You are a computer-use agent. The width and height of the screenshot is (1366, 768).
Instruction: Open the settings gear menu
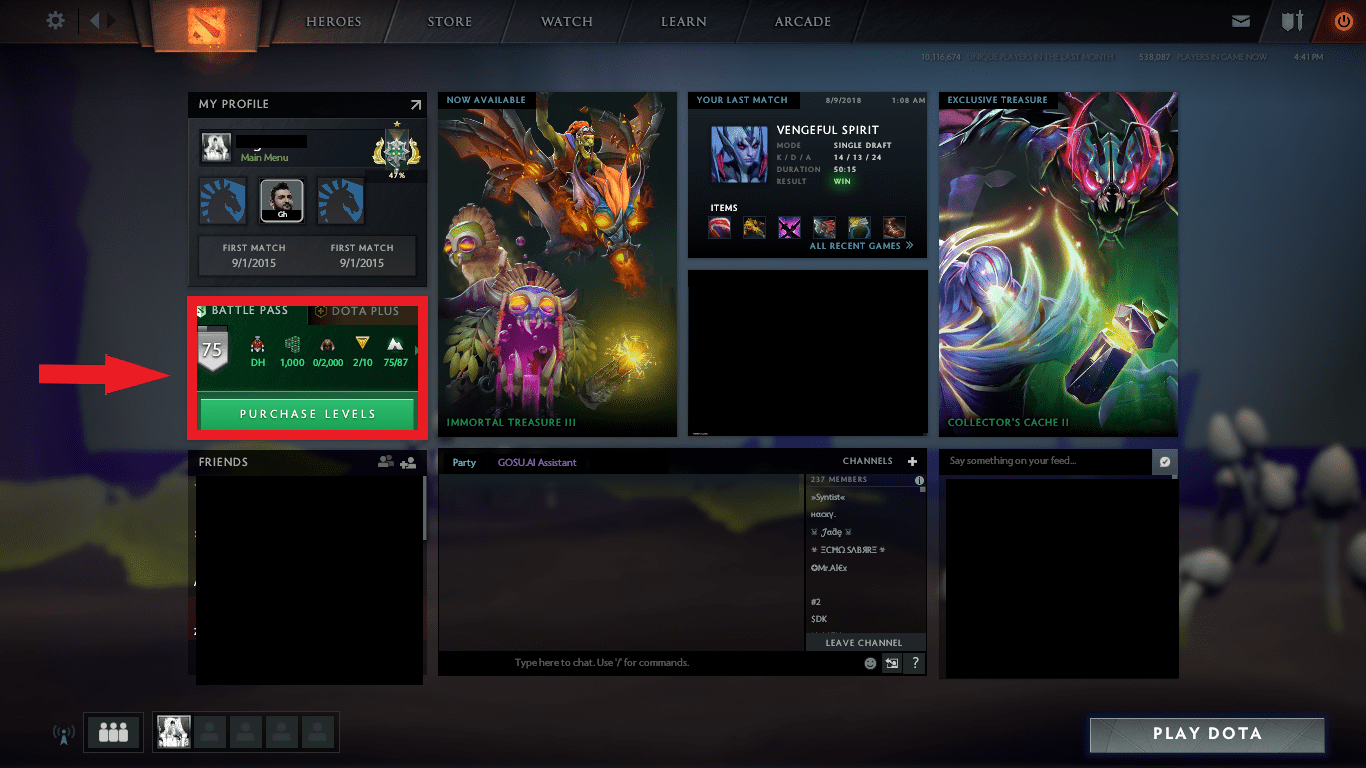55,21
